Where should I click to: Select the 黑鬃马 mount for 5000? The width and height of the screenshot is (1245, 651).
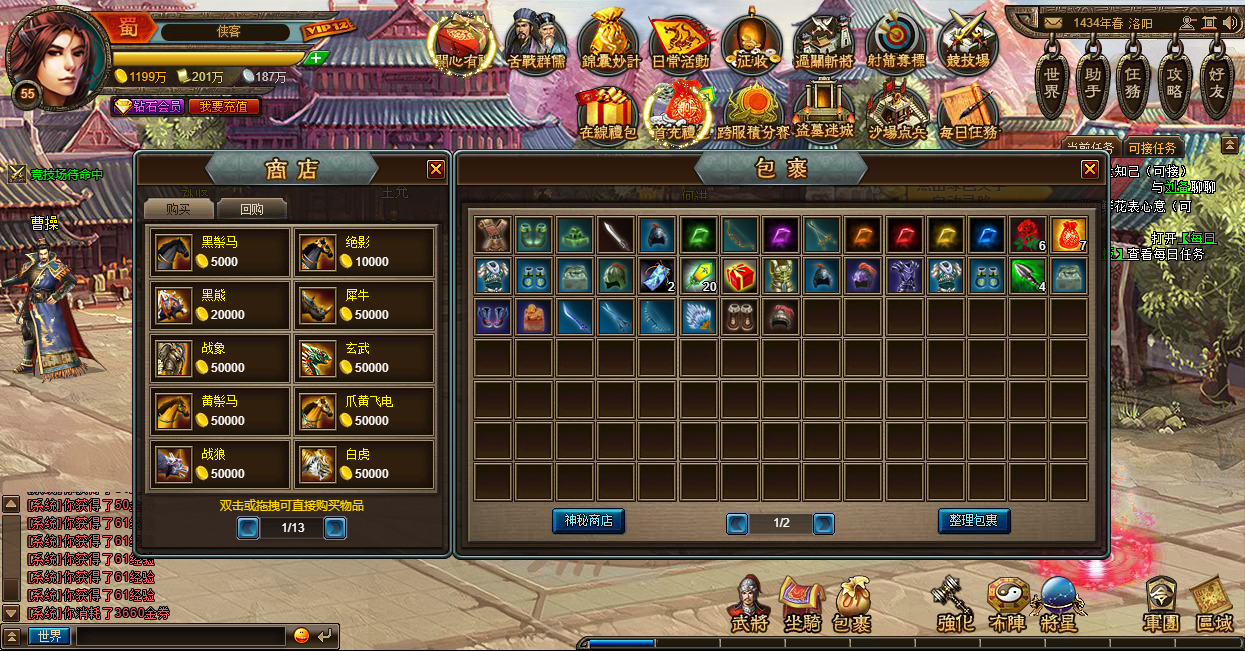pyautogui.click(x=220, y=252)
